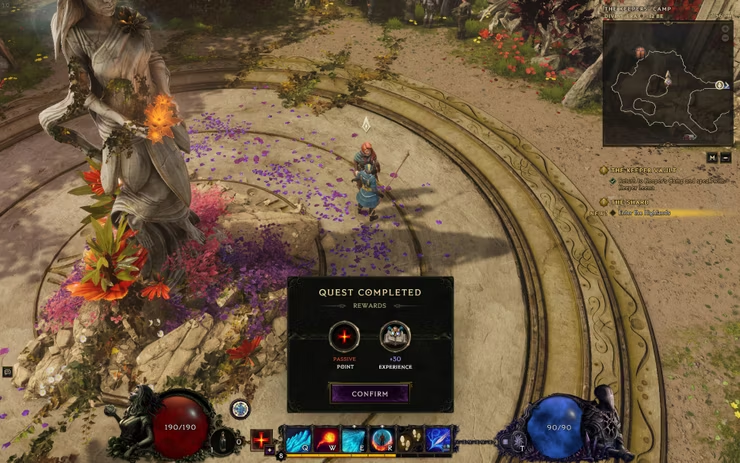
Task: Activate the R flame orb skill
Action: point(382,440)
